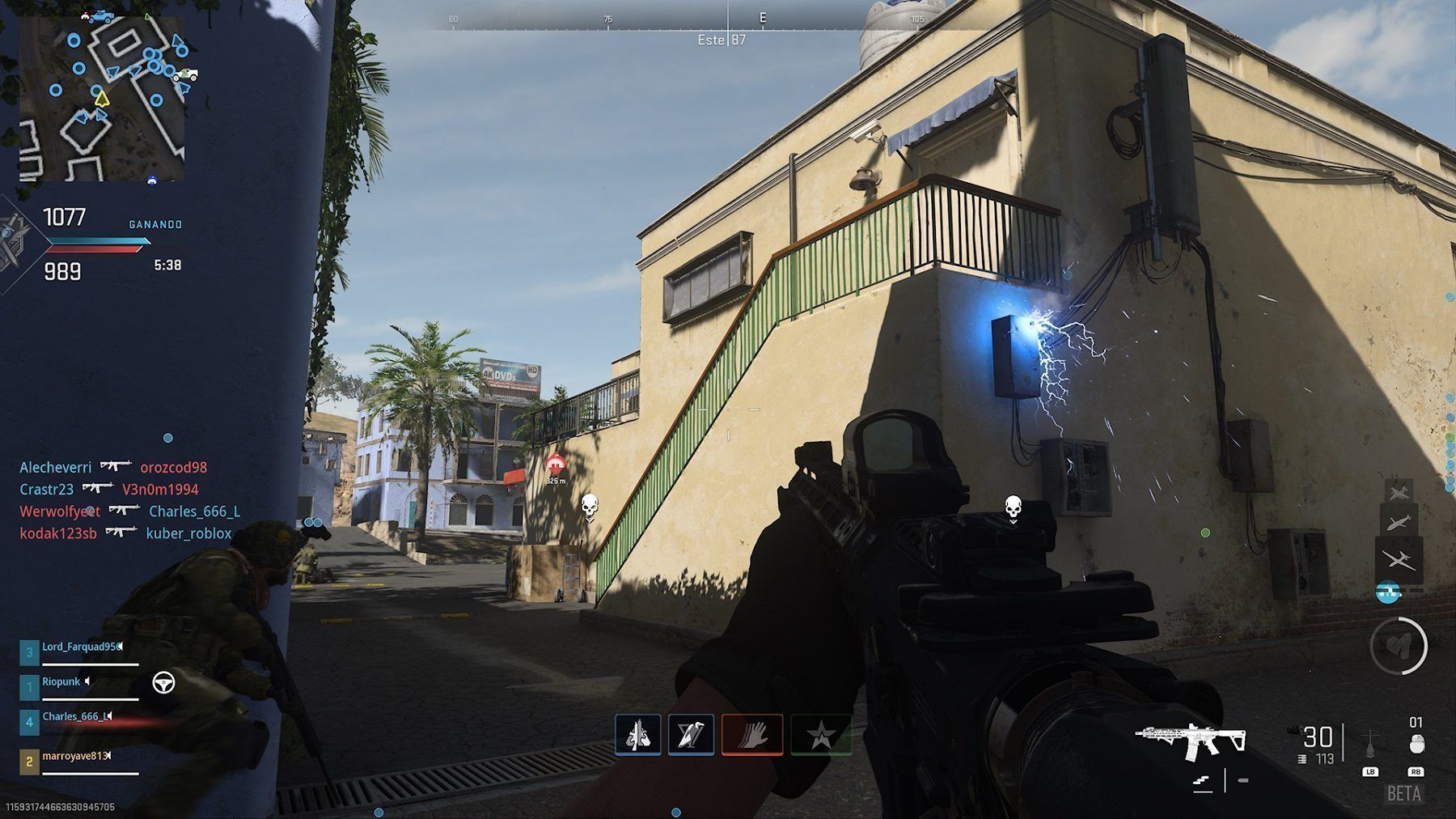The width and height of the screenshot is (1456, 819).
Task: Select the bottom UAV plane killstreak
Action: pyautogui.click(x=1399, y=558)
